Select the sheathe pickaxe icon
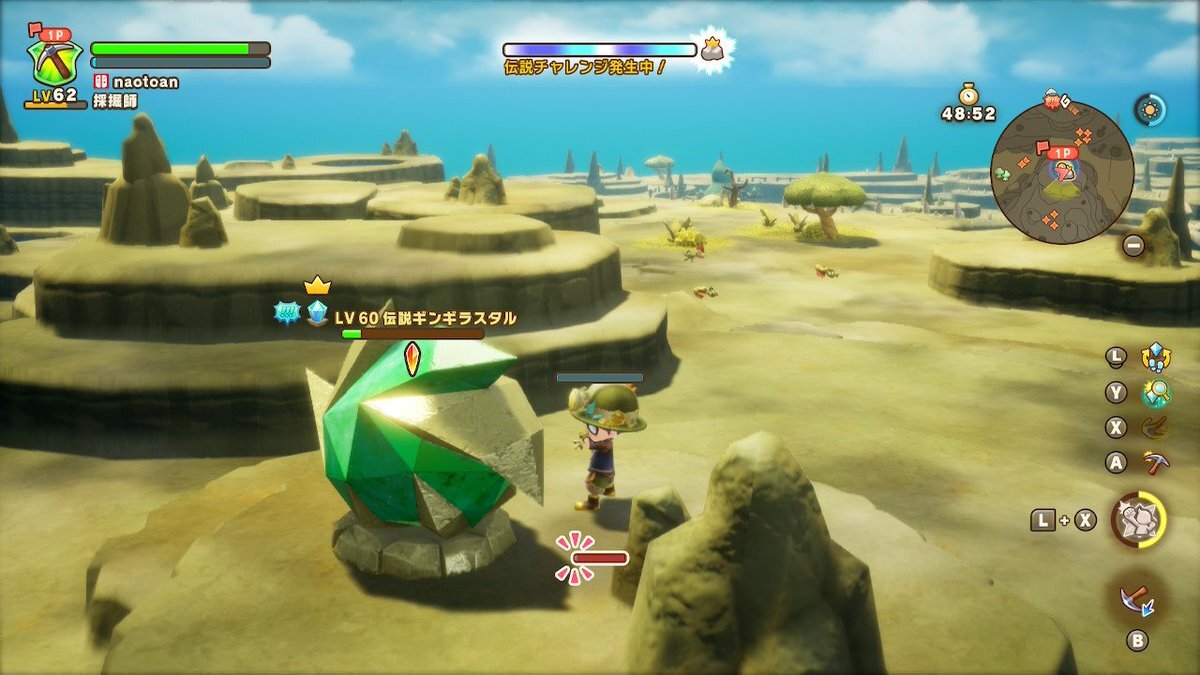The image size is (1200, 675). 1138,599
